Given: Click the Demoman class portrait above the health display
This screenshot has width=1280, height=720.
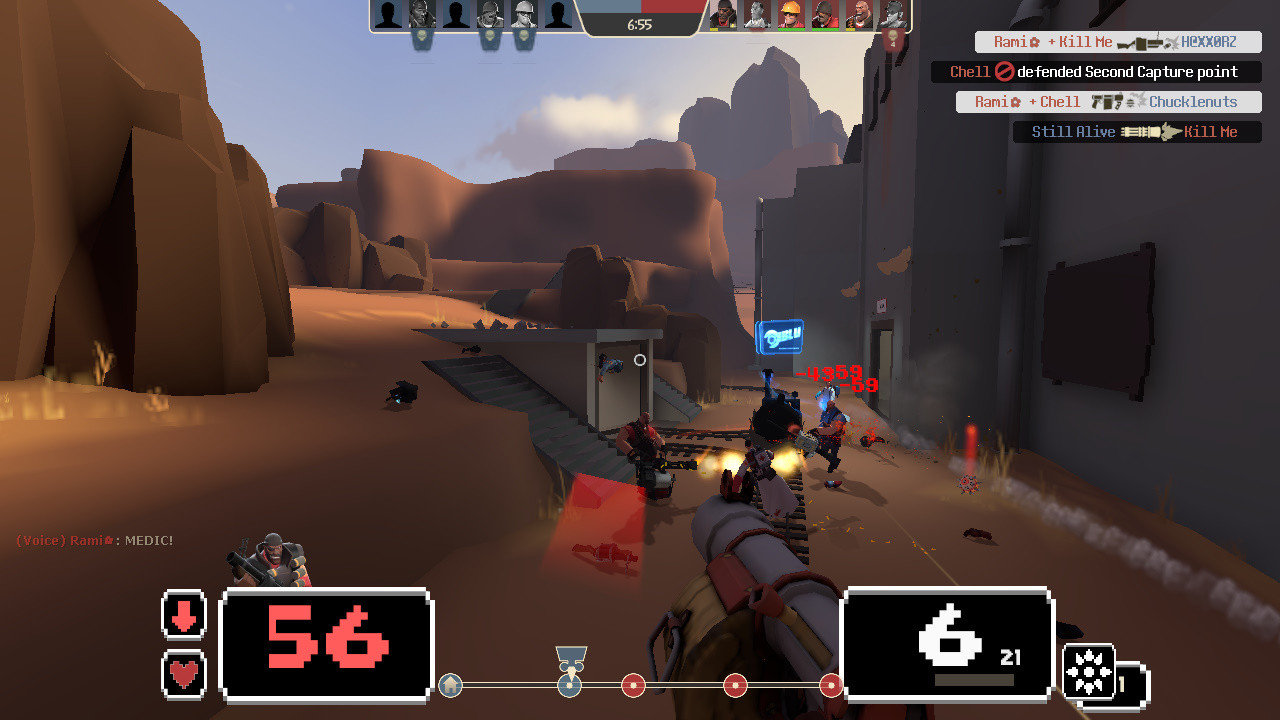Looking at the screenshot, I should coord(270,555).
